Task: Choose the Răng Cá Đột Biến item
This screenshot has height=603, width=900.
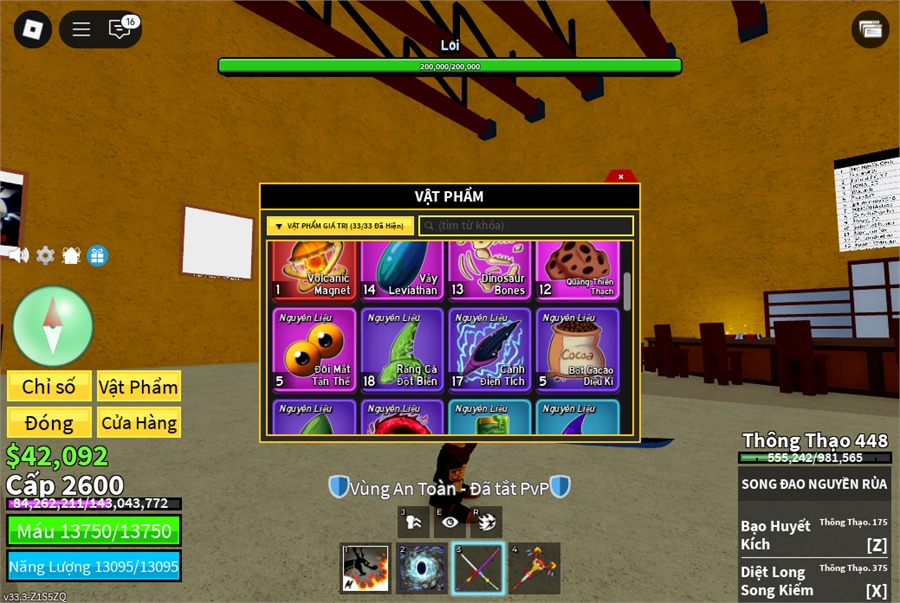Action: [402, 349]
